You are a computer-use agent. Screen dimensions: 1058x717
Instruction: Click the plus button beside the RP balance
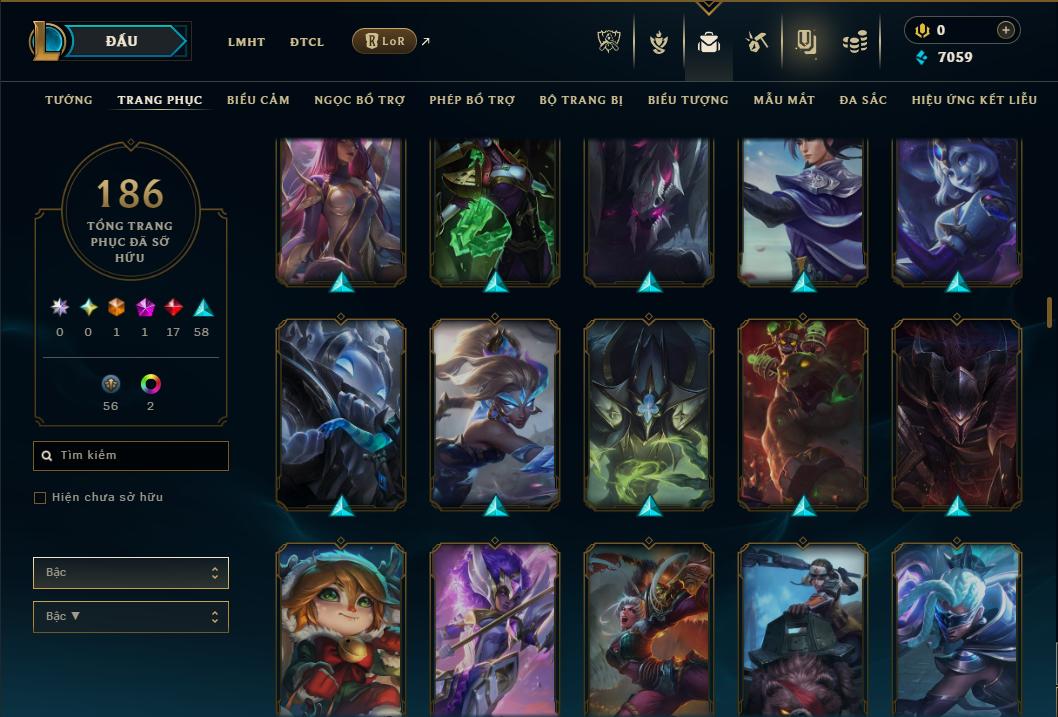[x=1005, y=30]
